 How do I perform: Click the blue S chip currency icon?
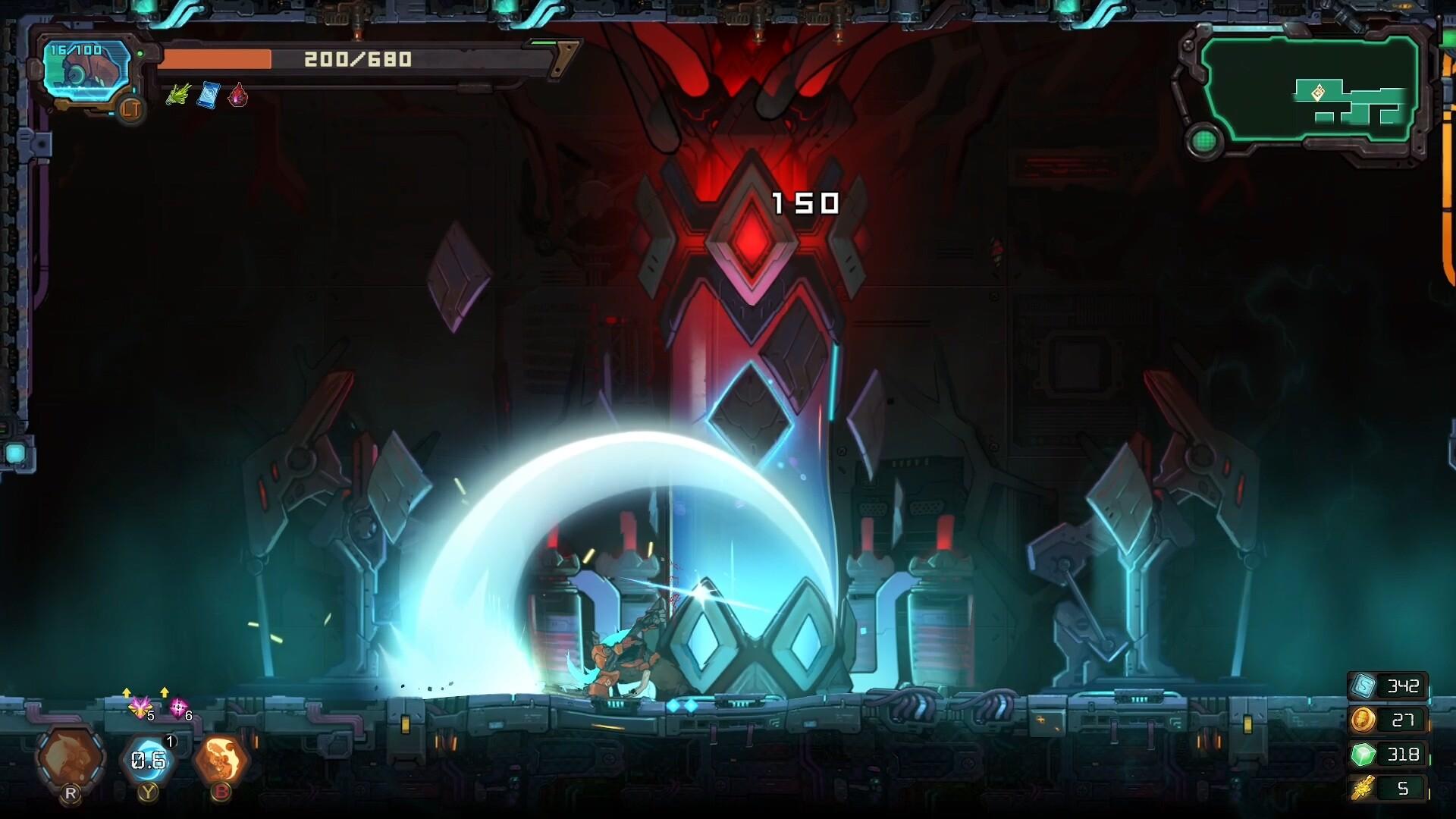click(x=1363, y=686)
